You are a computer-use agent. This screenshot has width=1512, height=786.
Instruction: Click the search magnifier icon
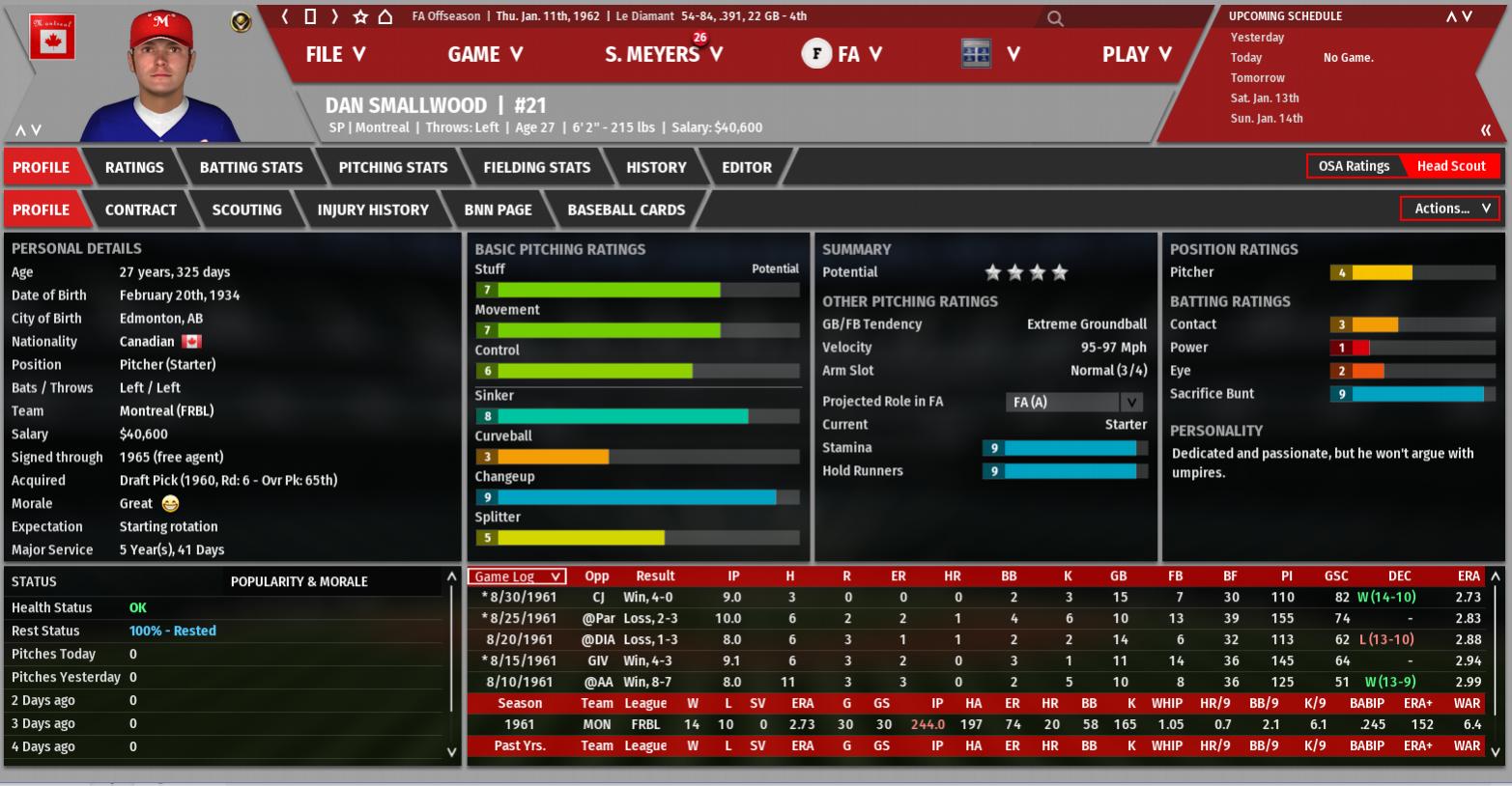(1055, 17)
